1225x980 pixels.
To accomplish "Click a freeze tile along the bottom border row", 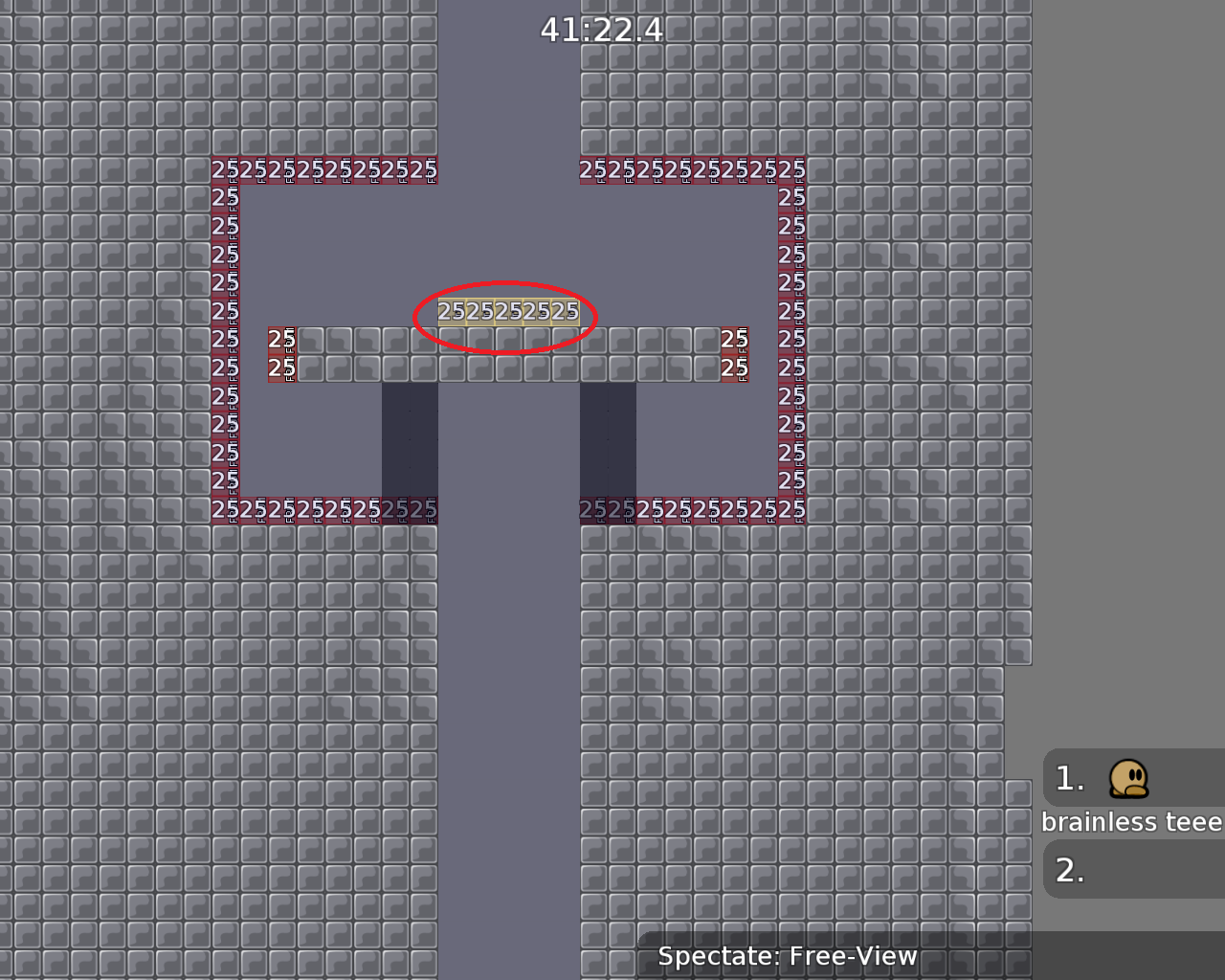I will coord(670,510).
